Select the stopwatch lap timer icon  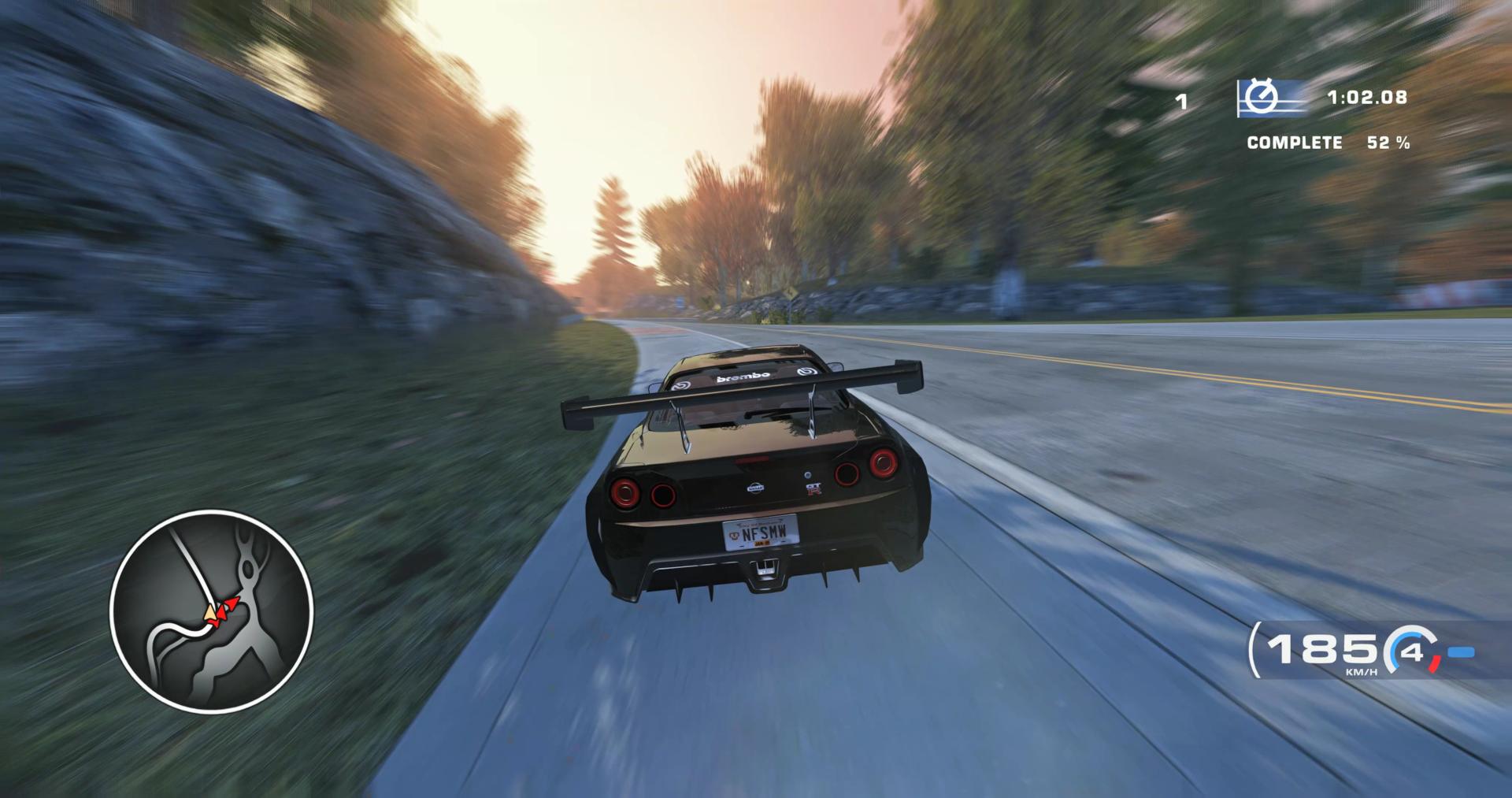(1264, 98)
